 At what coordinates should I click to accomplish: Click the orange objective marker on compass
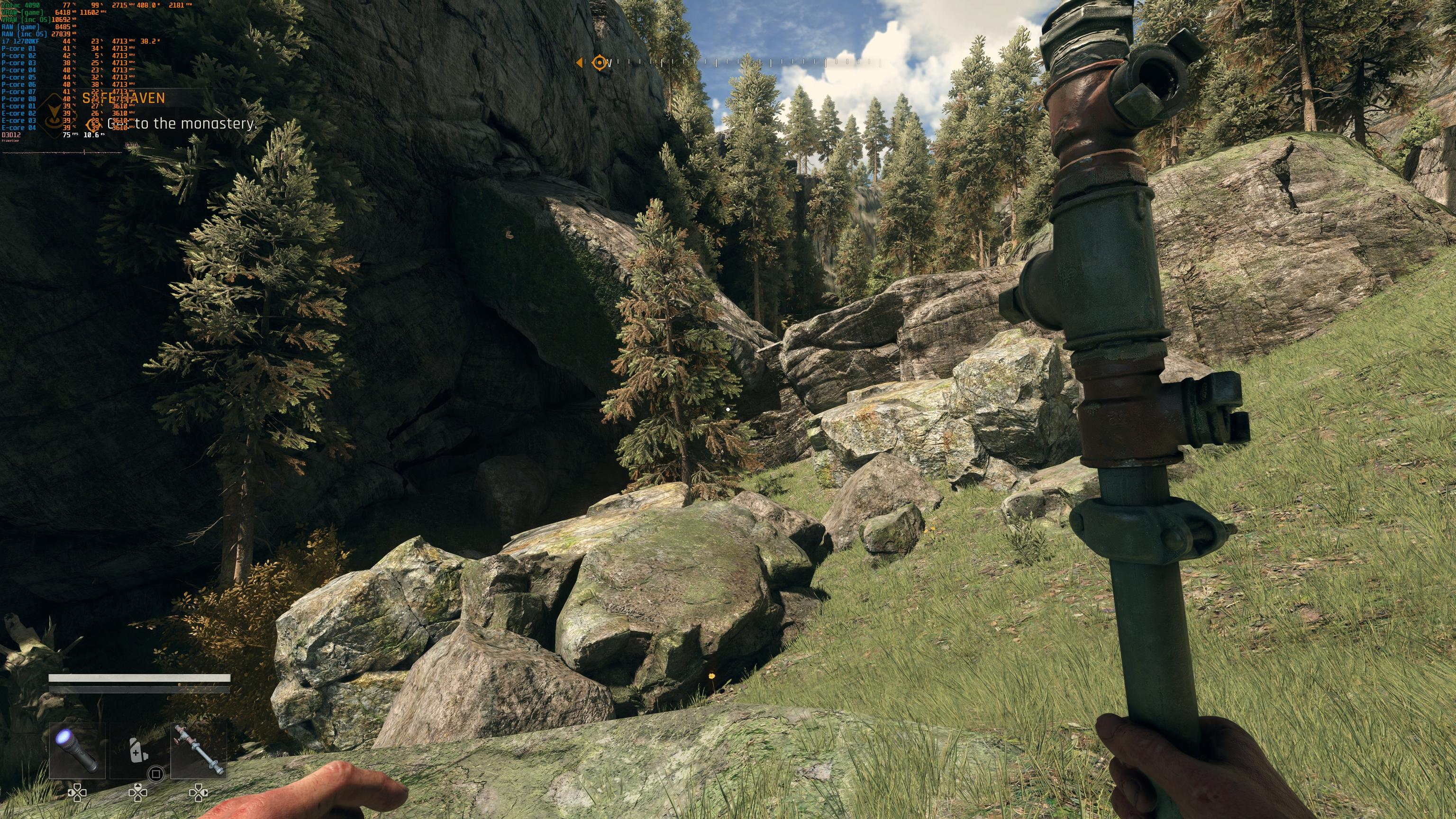point(599,63)
